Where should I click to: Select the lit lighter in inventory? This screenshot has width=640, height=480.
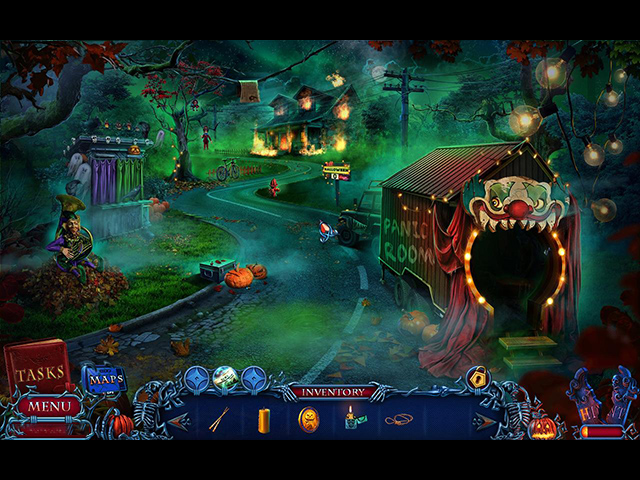[351, 418]
